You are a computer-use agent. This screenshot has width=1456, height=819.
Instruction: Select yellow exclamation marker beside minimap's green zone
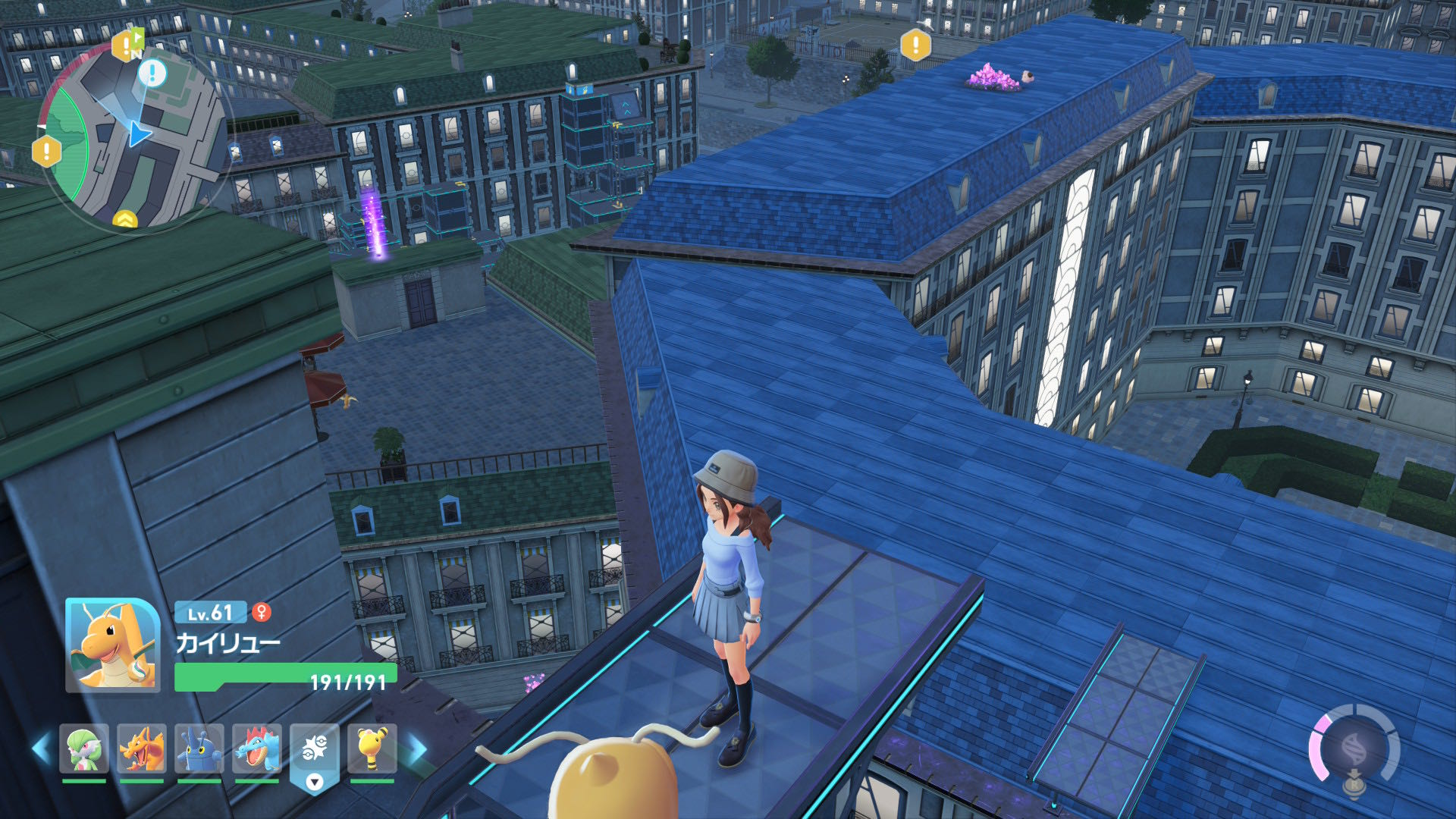coord(47,151)
